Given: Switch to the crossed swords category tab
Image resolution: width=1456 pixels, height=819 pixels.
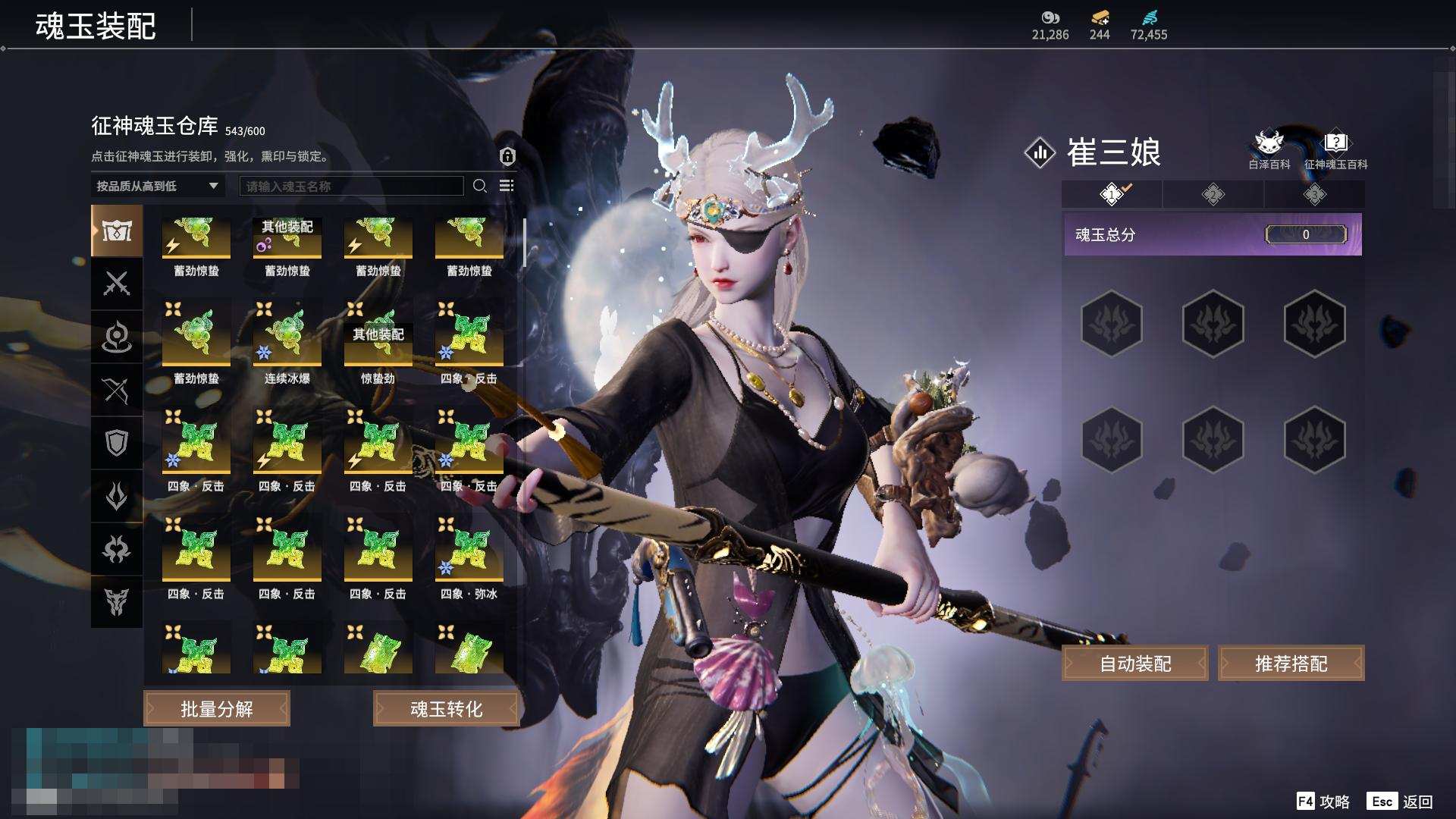Looking at the screenshot, I should 116,284.
